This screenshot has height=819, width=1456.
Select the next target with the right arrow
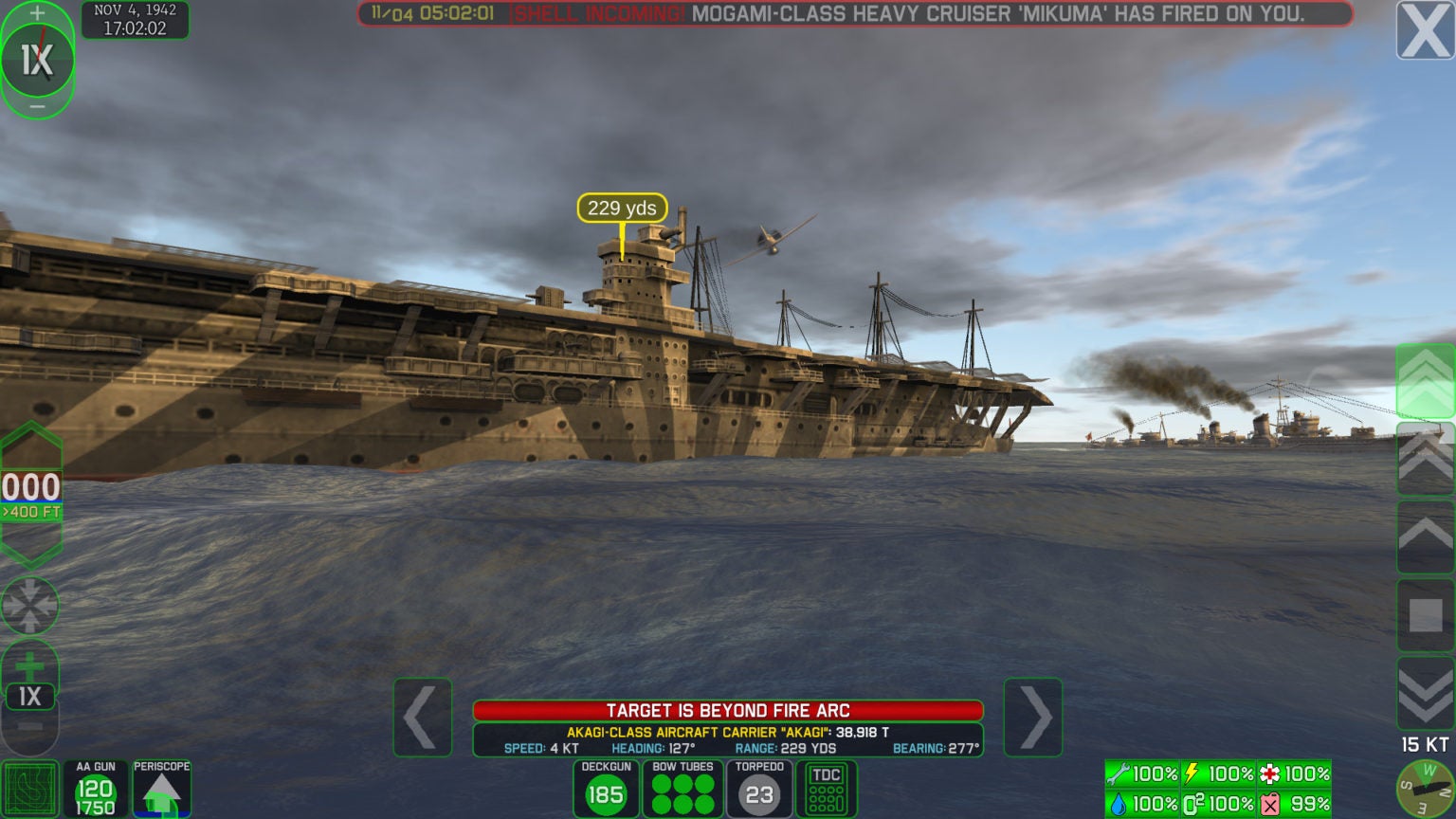point(1032,718)
